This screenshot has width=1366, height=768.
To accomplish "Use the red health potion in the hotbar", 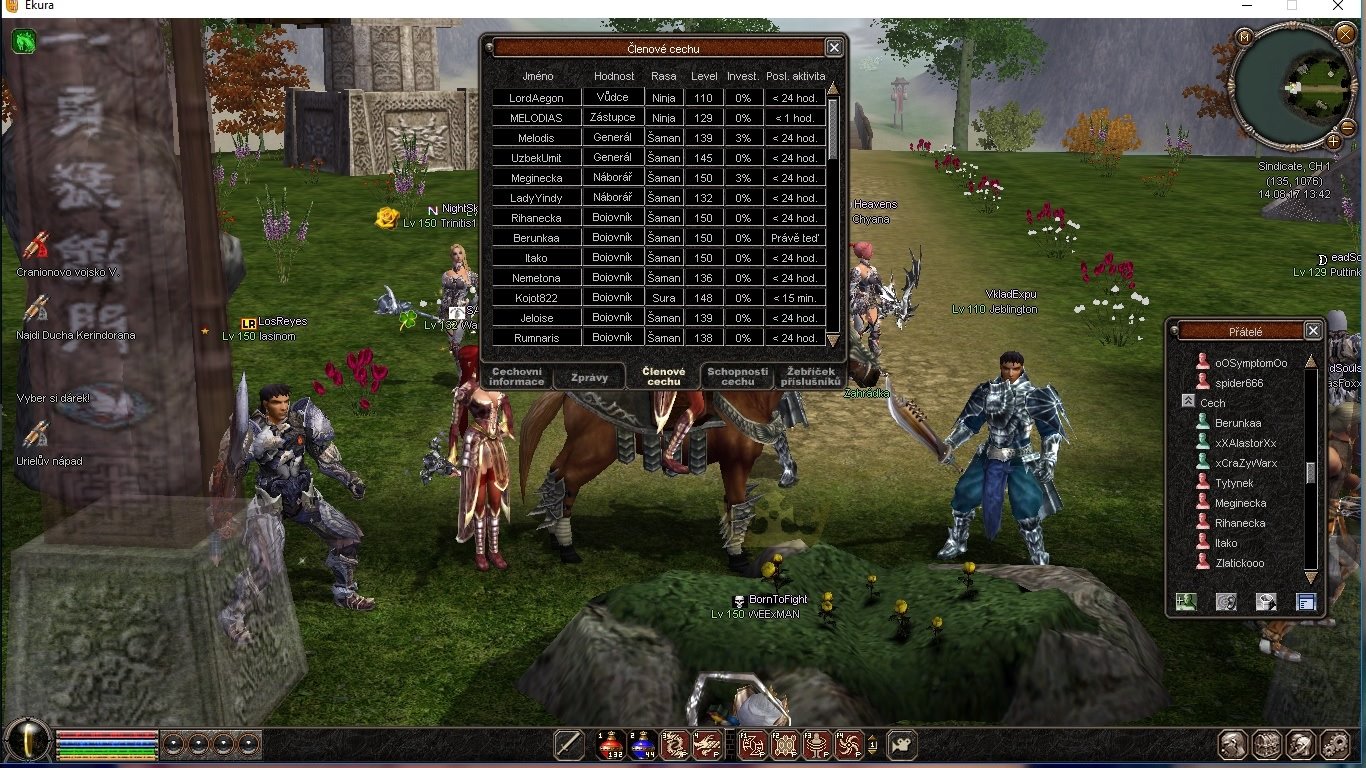I will (609, 745).
